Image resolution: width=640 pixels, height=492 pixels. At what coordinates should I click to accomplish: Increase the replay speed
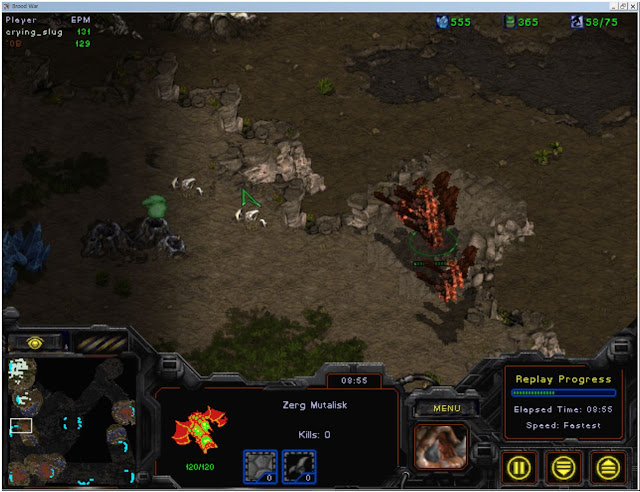click(x=606, y=467)
